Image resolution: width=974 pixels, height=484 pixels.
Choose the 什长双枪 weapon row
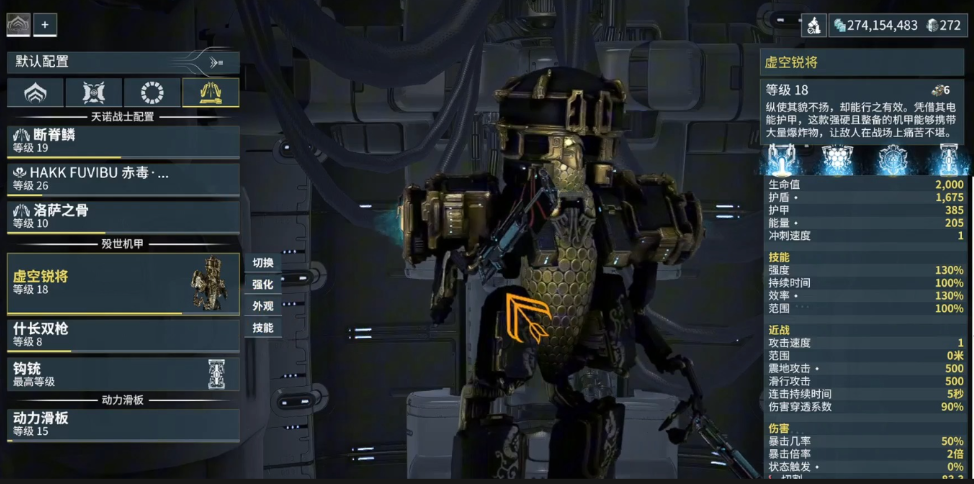click(122, 335)
